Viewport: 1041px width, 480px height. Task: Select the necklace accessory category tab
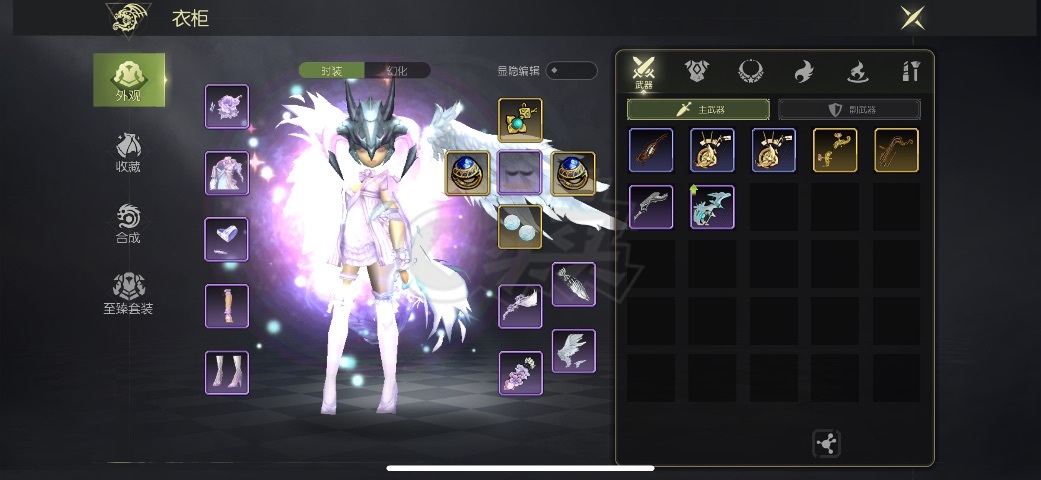tap(751, 71)
